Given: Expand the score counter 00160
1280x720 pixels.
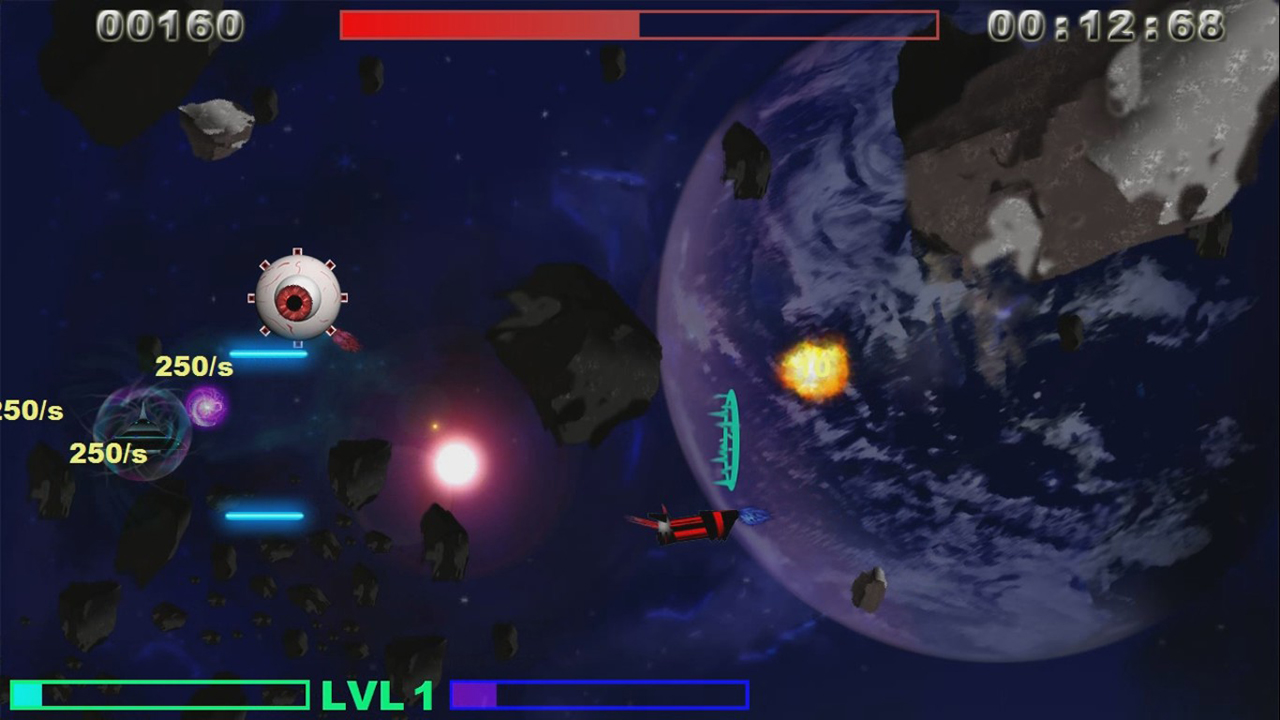Looking at the screenshot, I should [x=168, y=25].
